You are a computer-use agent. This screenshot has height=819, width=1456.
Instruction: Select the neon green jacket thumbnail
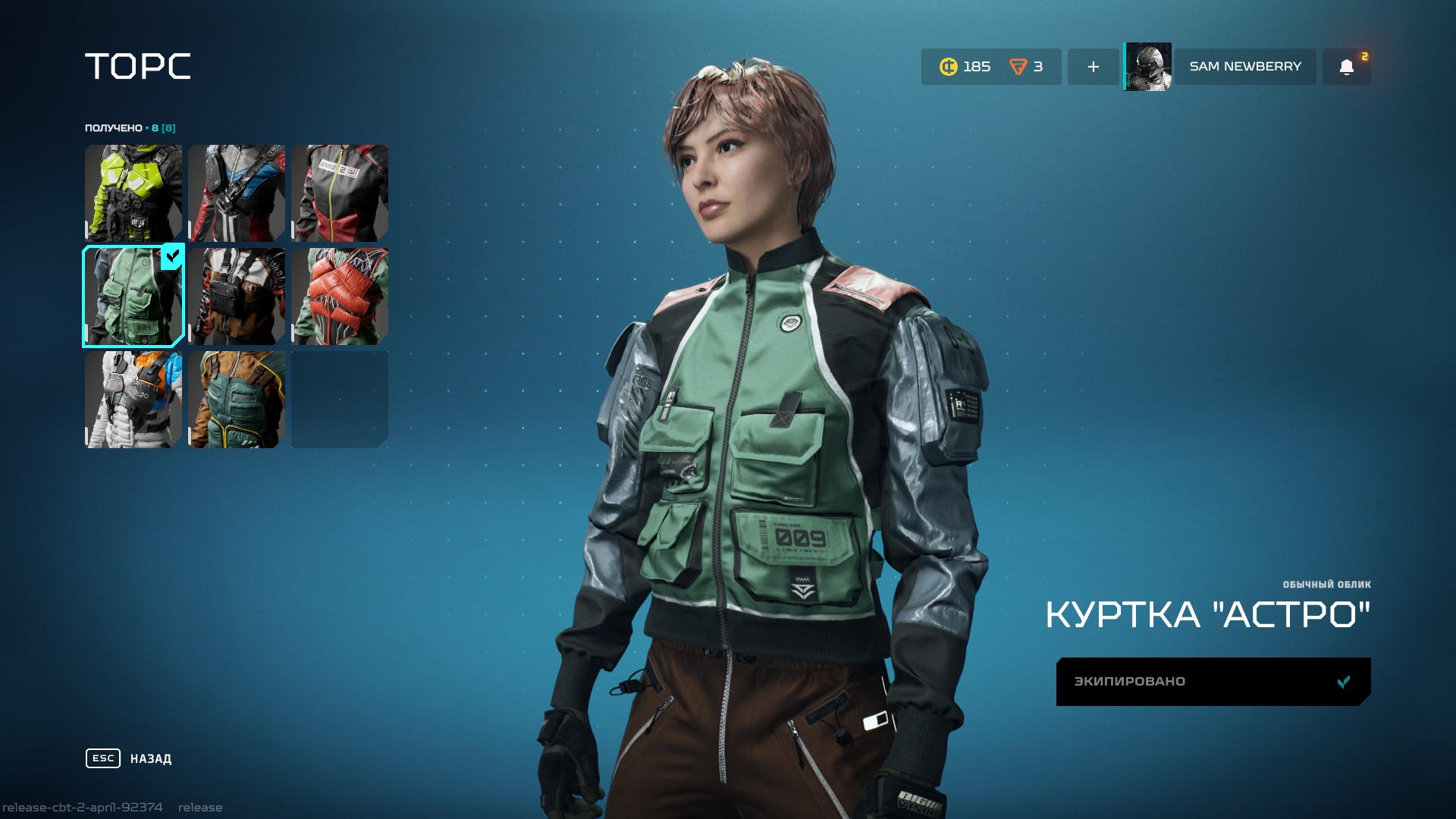(133, 193)
